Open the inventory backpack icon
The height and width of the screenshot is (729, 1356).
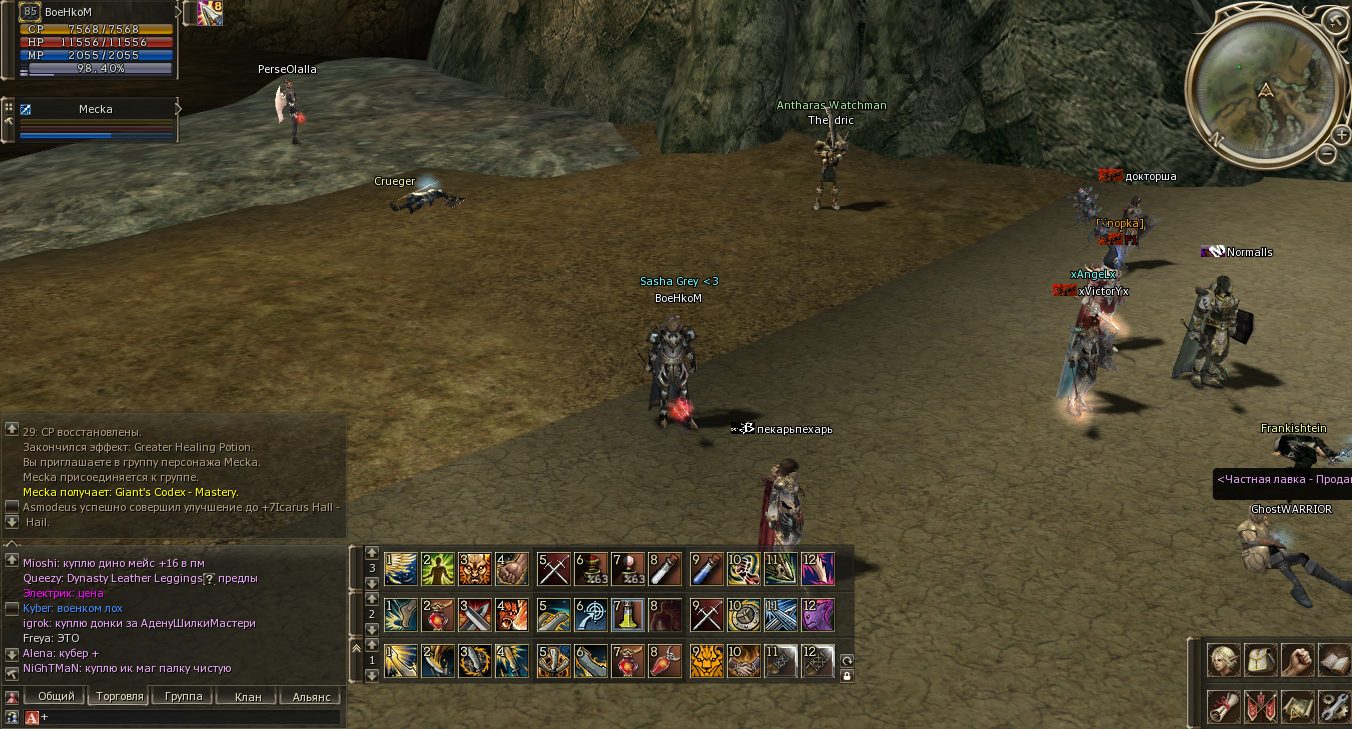click(x=1261, y=660)
